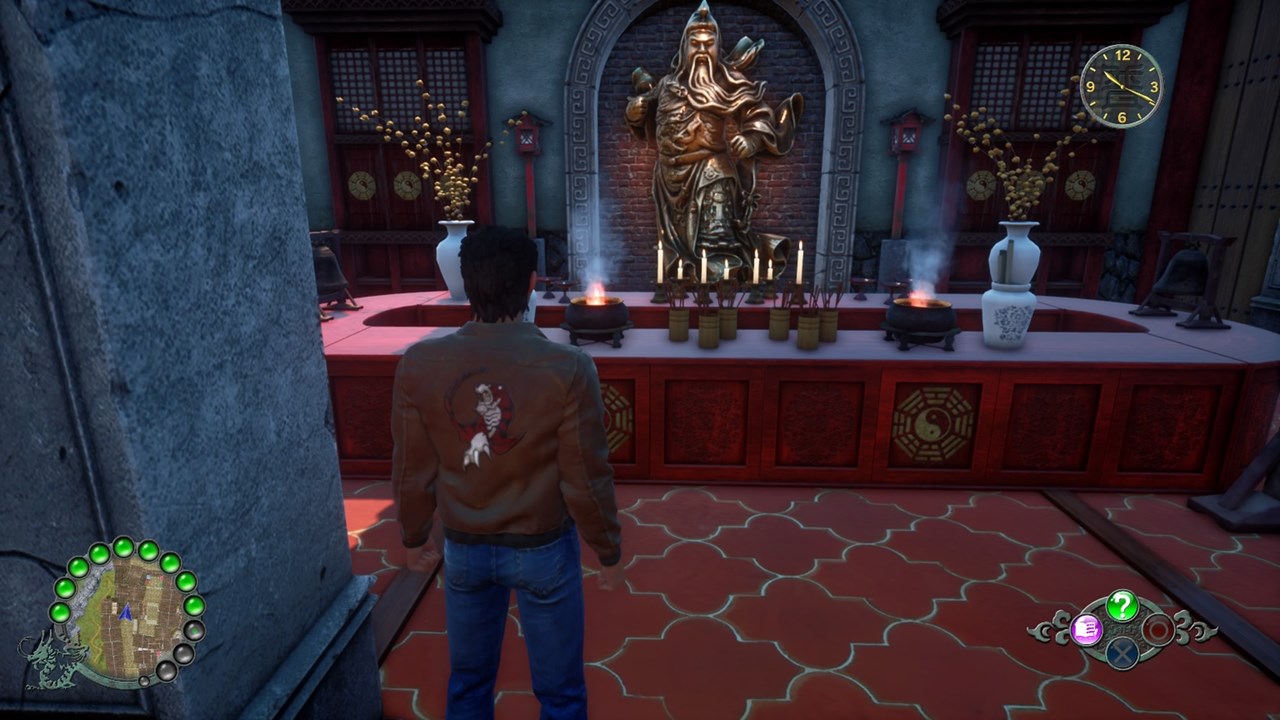Click the circular minimap

[x=127, y=613]
